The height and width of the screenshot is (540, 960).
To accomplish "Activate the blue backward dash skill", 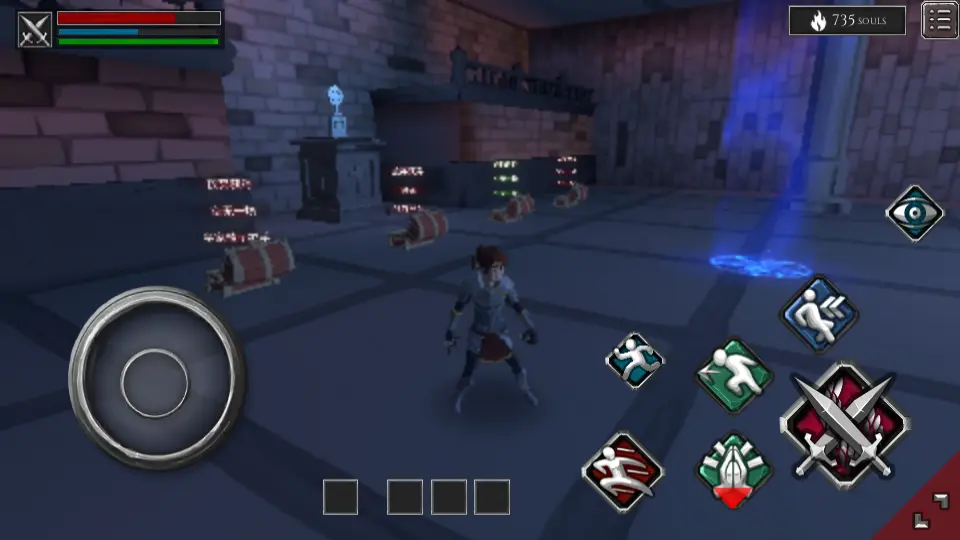I will tap(818, 314).
